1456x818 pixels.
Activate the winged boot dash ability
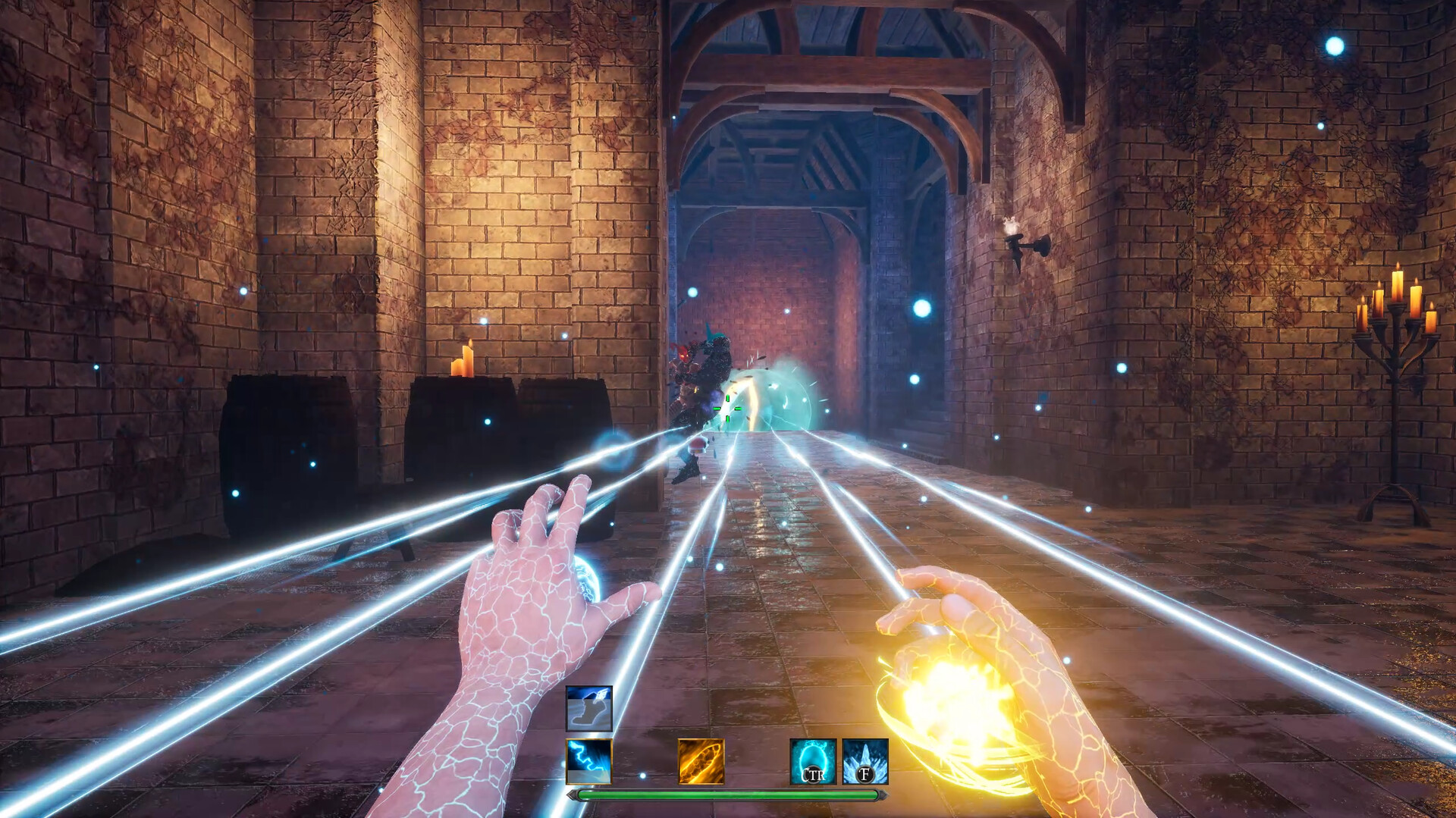click(588, 708)
